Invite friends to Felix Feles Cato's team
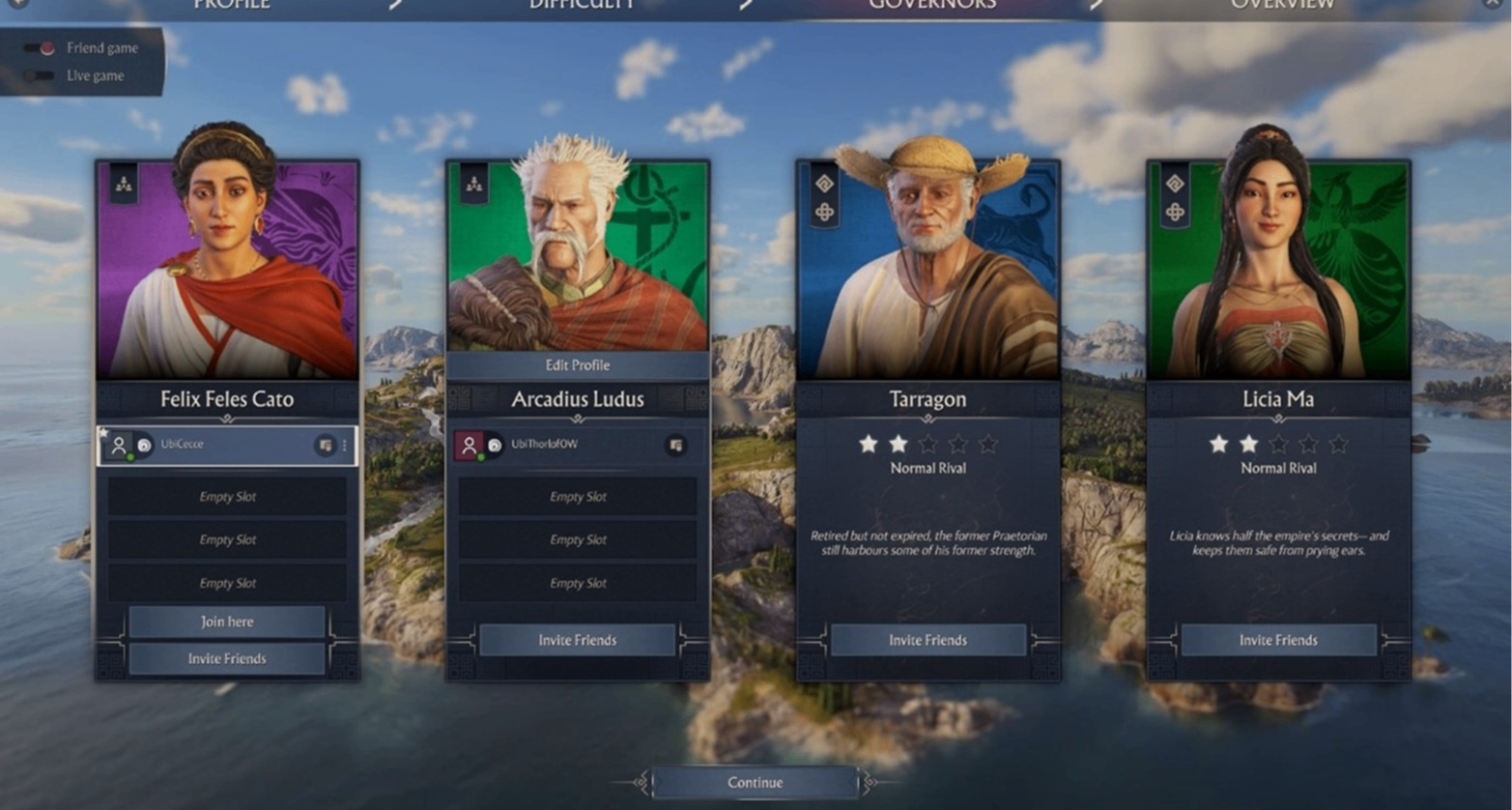Viewport: 1512px width, 810px height. [x=227, y=658]
